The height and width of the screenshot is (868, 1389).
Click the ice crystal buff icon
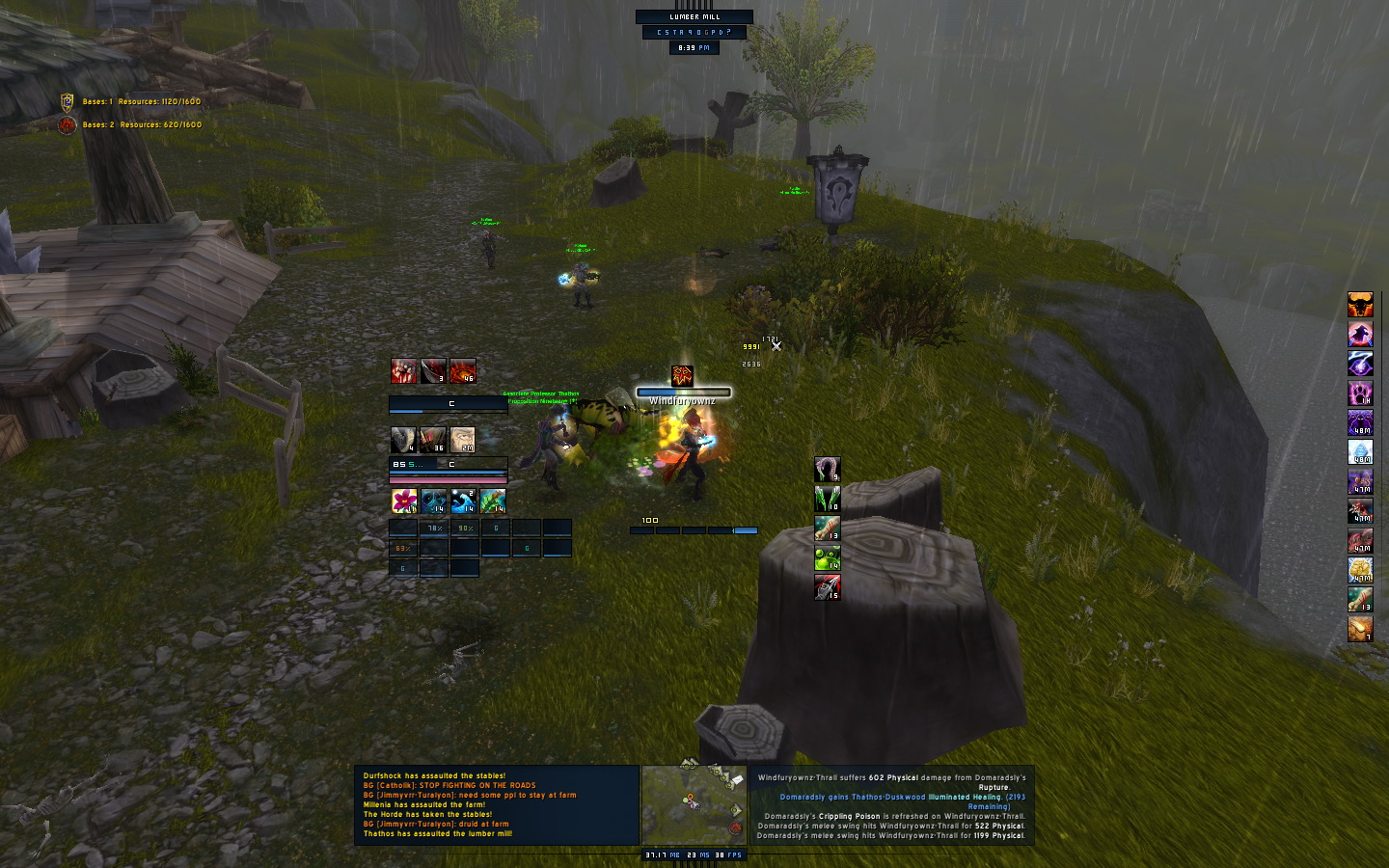[1360, 452]
